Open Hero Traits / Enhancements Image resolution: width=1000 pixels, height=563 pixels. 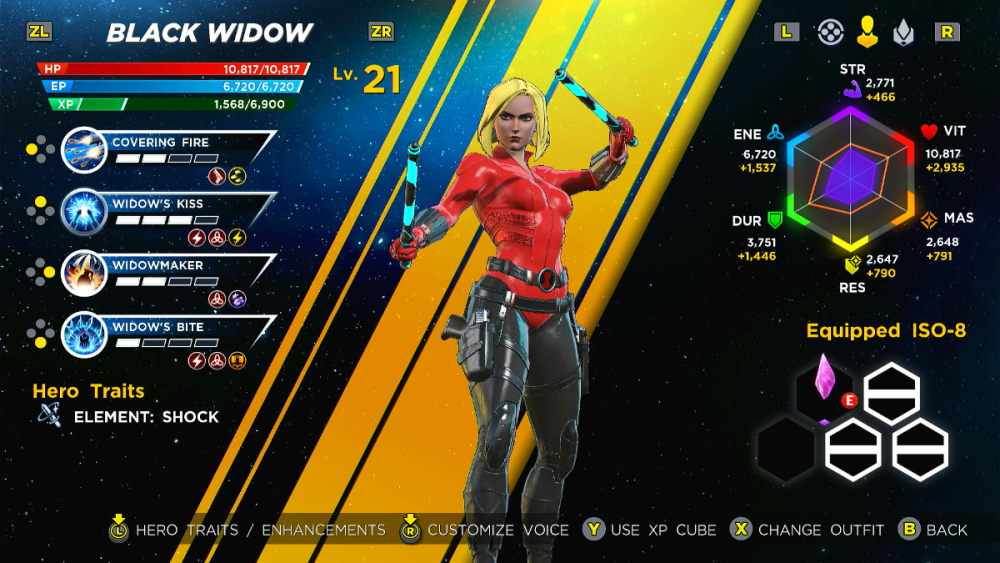tap(260, 530)
